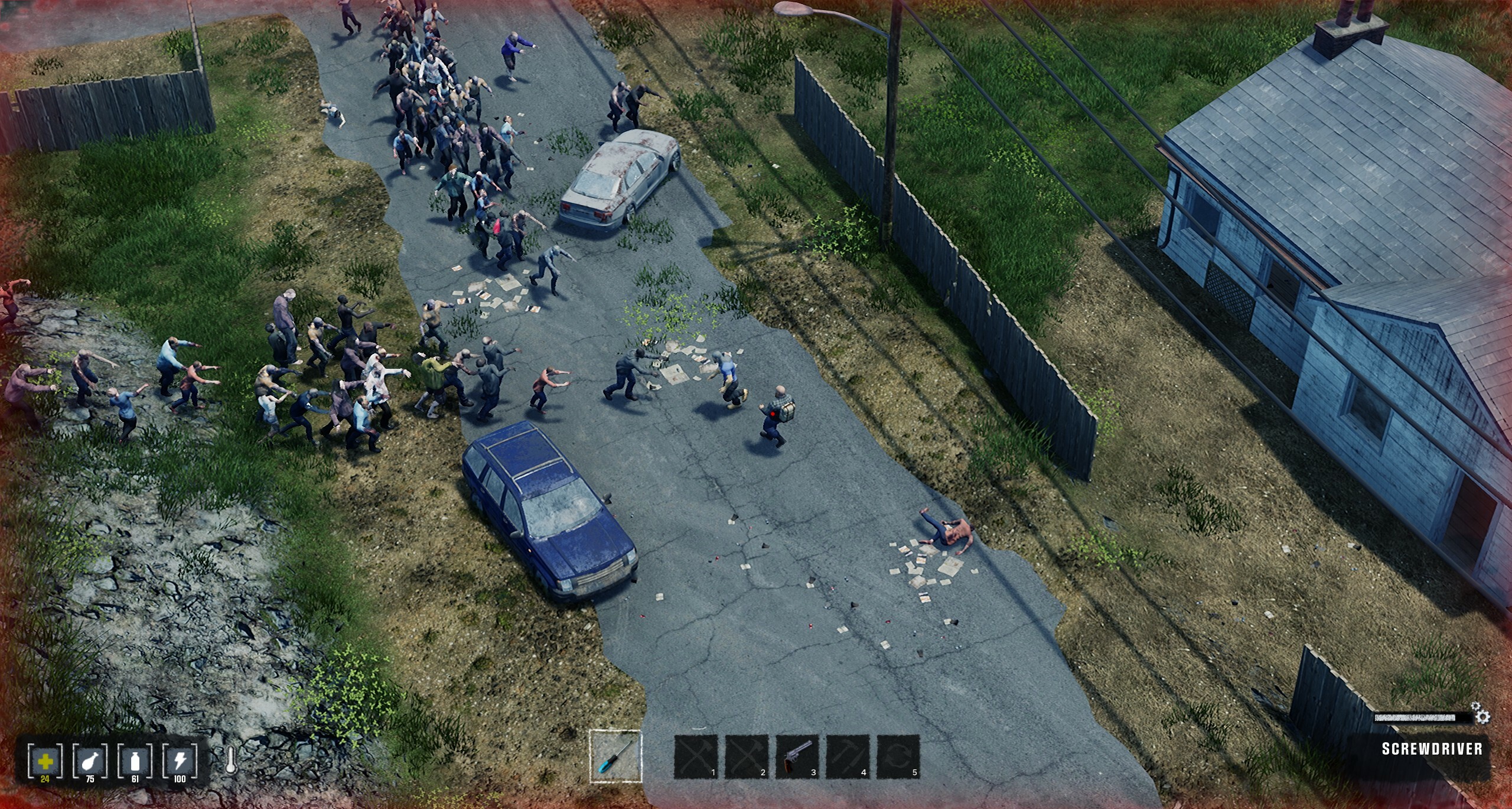Click the lightning bolt energy icon
1512x809 pixels.
(x=180, y=761)
